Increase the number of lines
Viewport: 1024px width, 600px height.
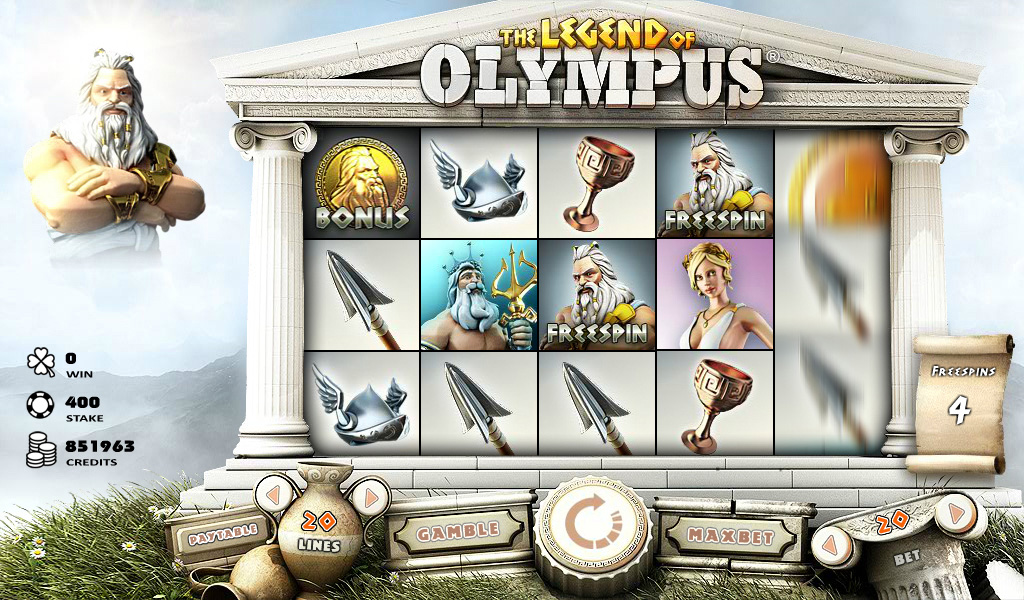[x=369, y=496]
